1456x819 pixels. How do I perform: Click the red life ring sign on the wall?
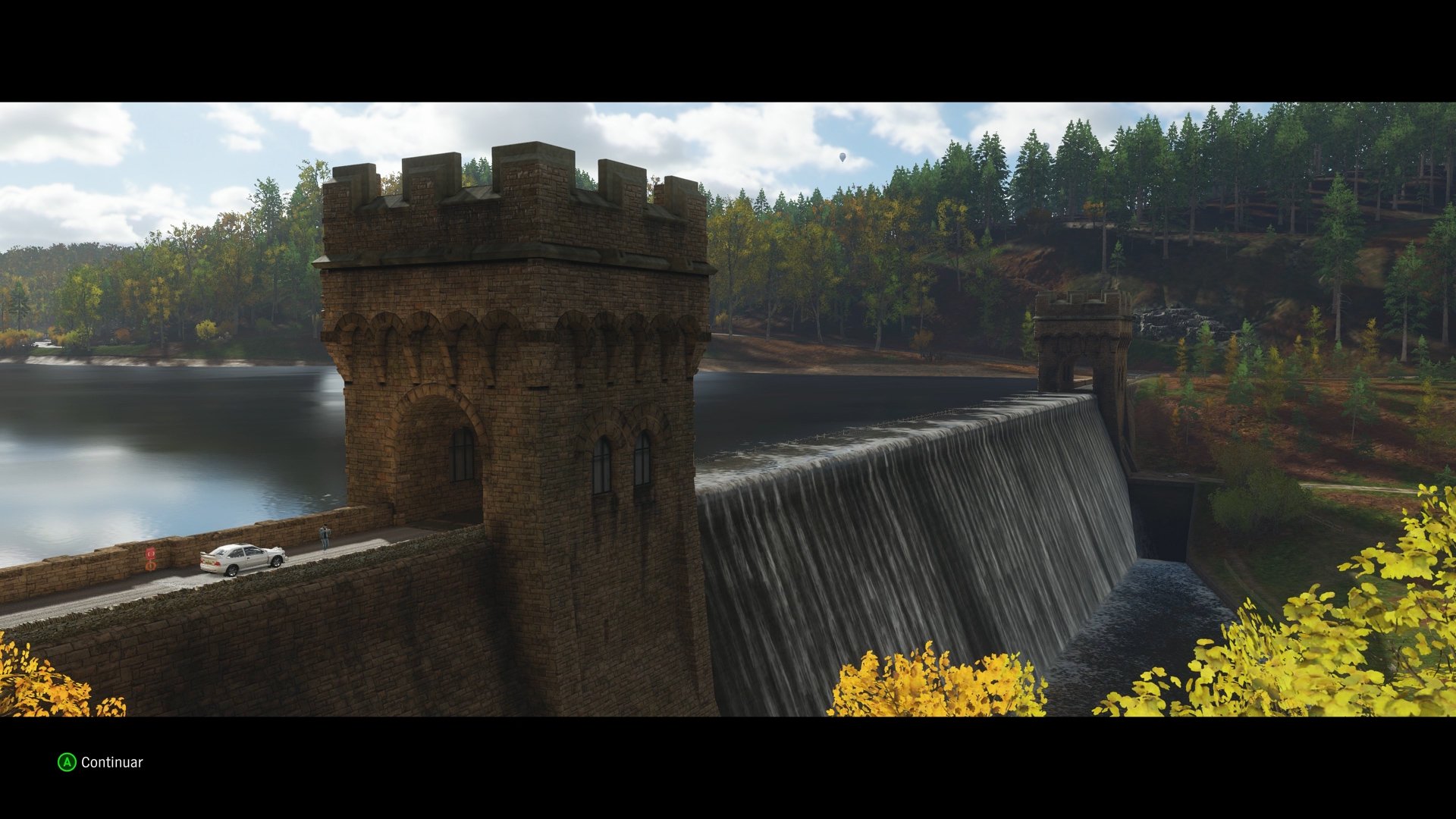[150, 554]
